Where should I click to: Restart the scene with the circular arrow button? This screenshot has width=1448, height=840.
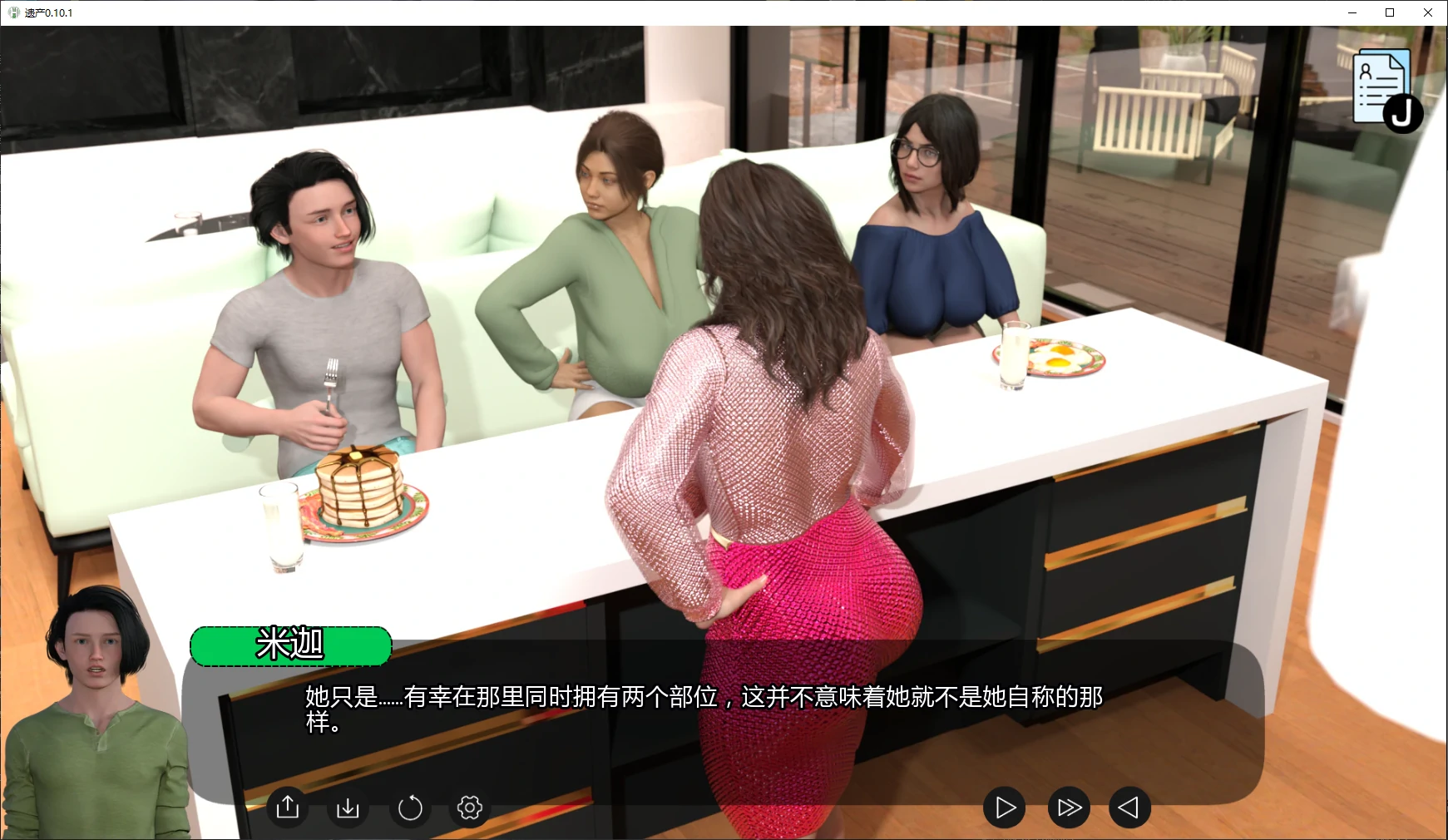[409, 807]
